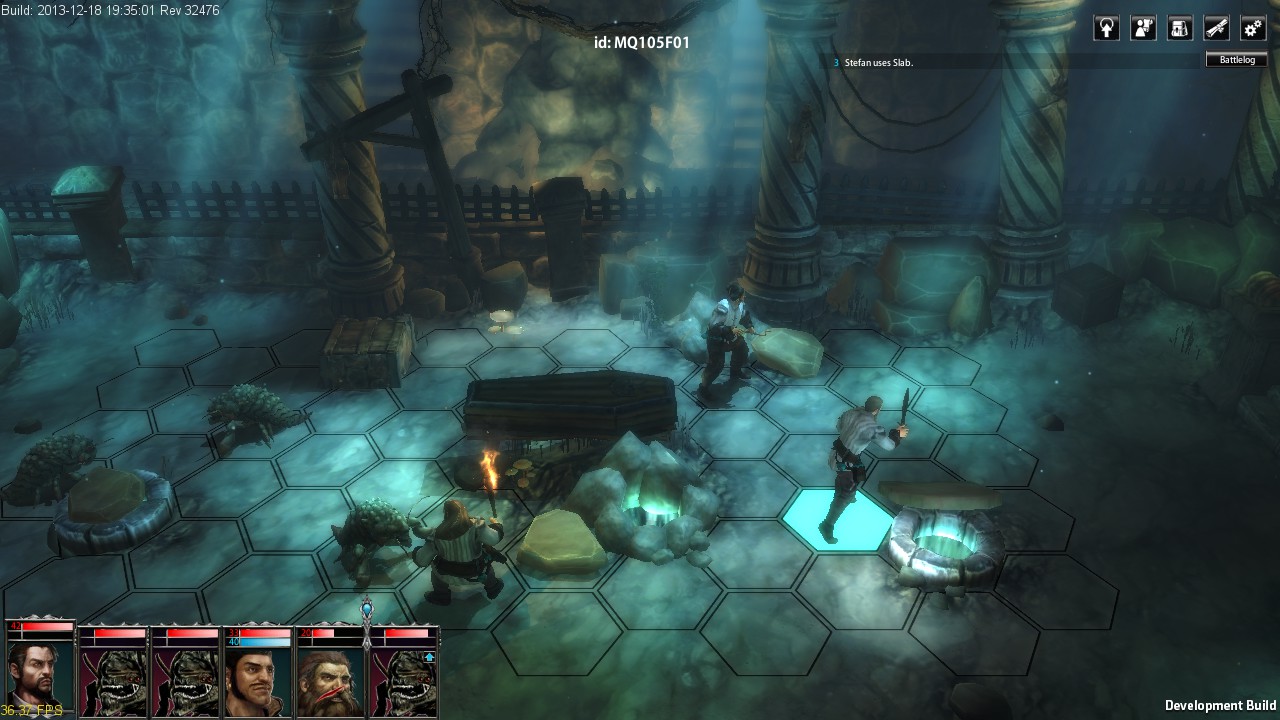Select the scarred bearded dwarf portrait
This screenshot has height=720, width=1280.
coord(330,676)
